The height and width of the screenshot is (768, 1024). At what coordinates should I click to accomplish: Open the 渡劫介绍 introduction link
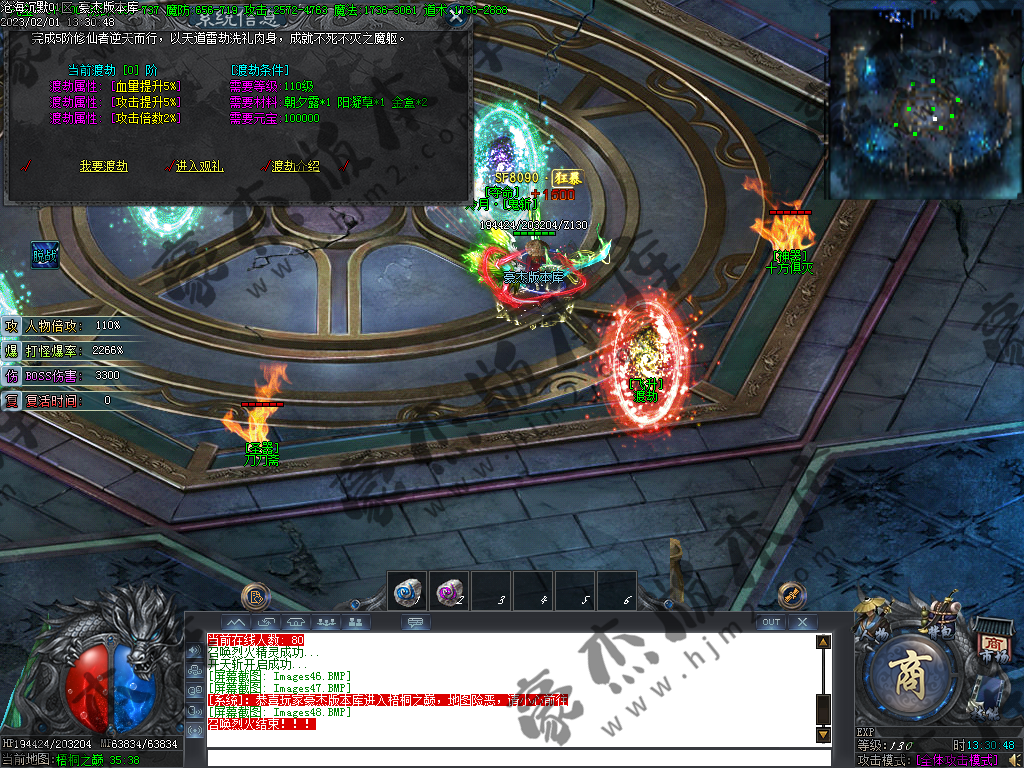(295, 166)
